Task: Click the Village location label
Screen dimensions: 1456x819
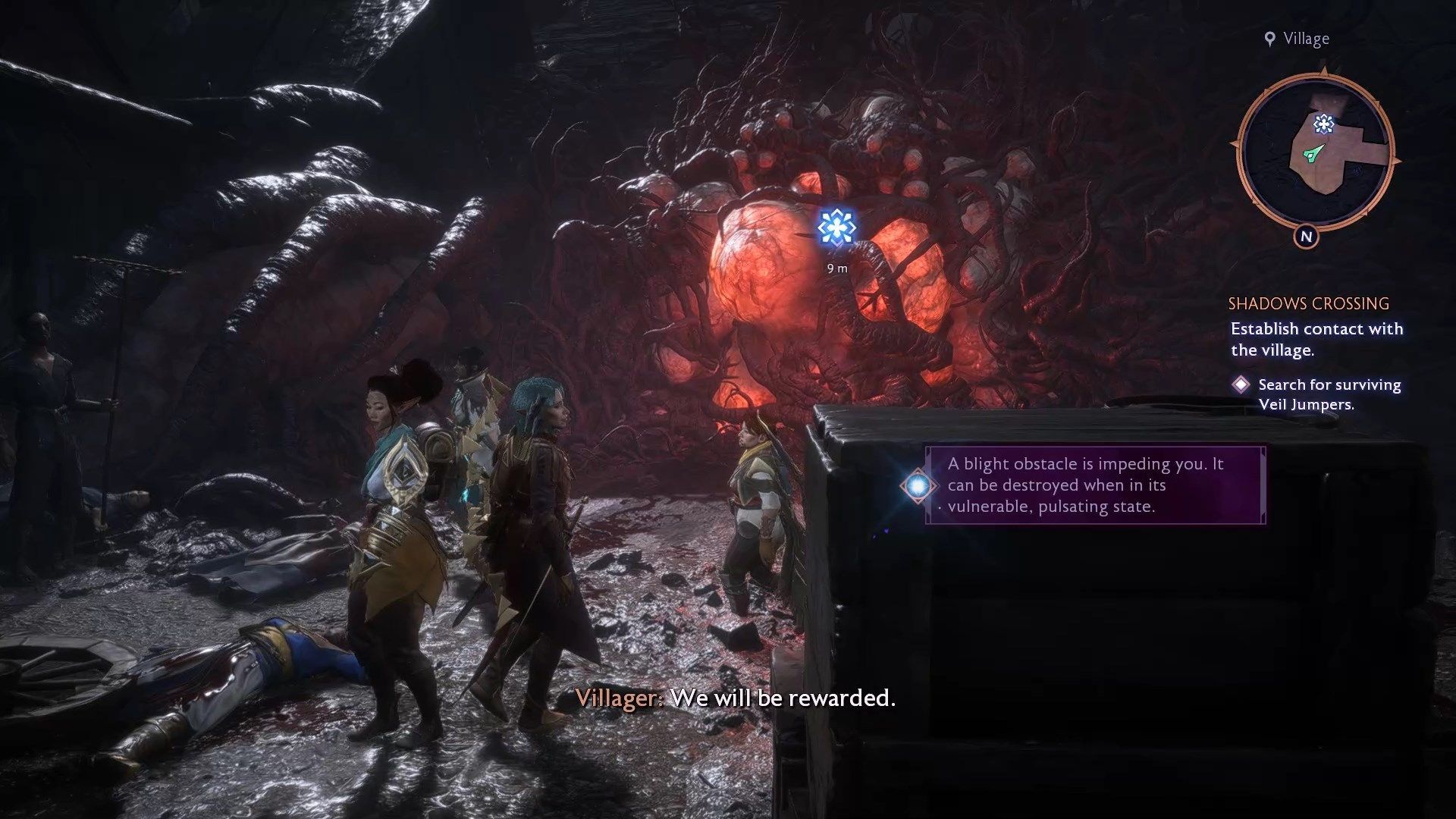Action: (x=1298, y=39)
